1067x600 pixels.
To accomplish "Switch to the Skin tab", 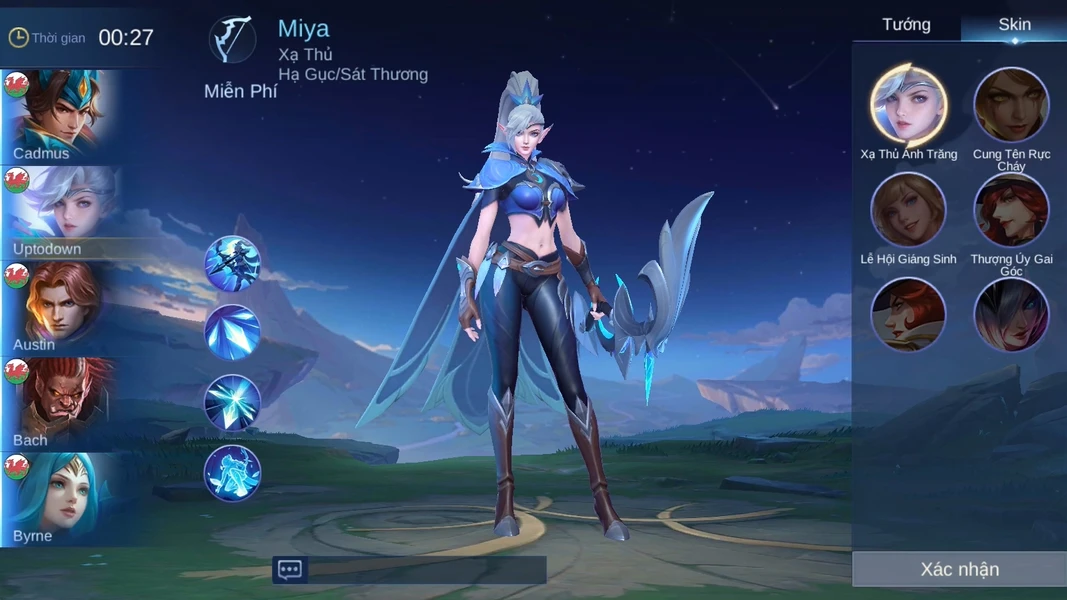I will point(1014,25).
